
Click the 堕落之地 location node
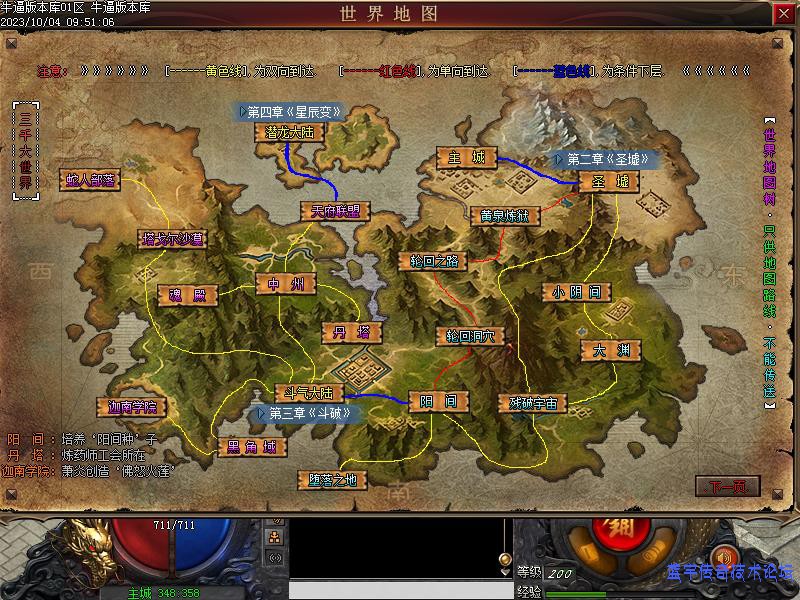(332, 480)
